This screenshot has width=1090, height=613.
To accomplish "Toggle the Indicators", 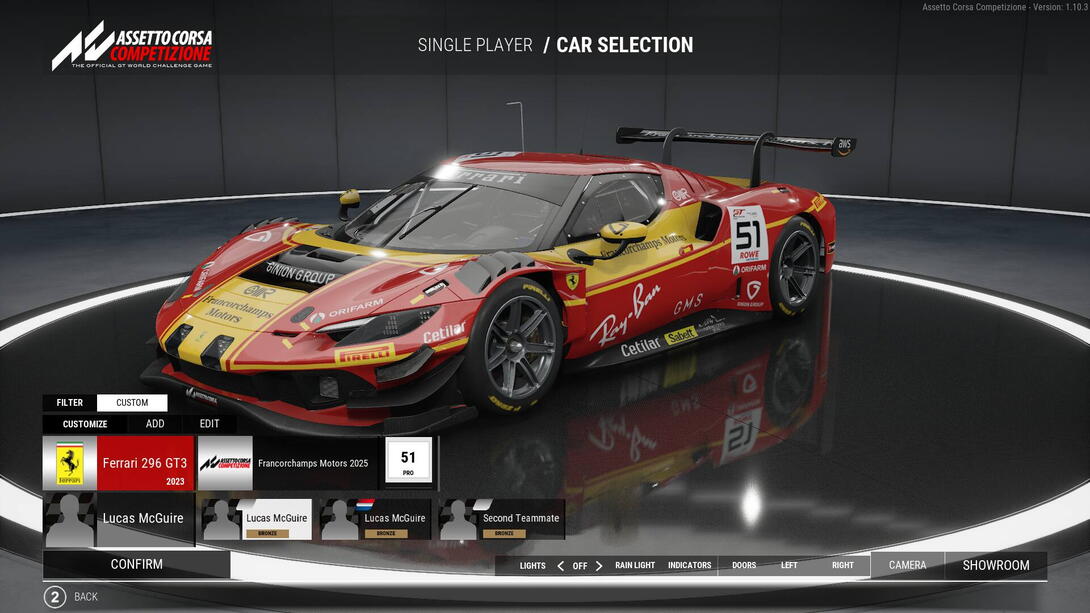I will [690, 566].
